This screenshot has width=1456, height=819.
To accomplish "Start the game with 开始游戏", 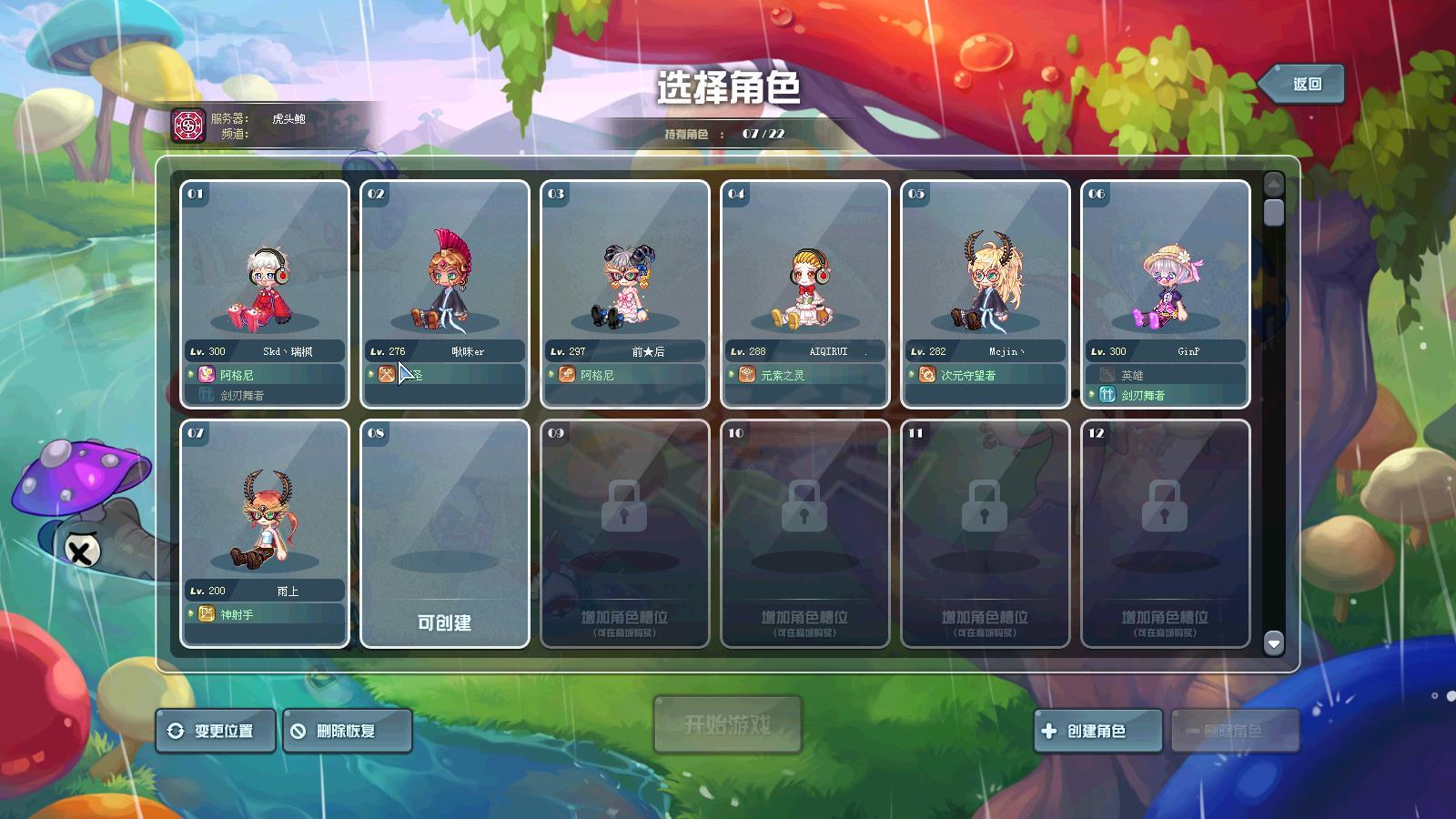I will 727,724.
